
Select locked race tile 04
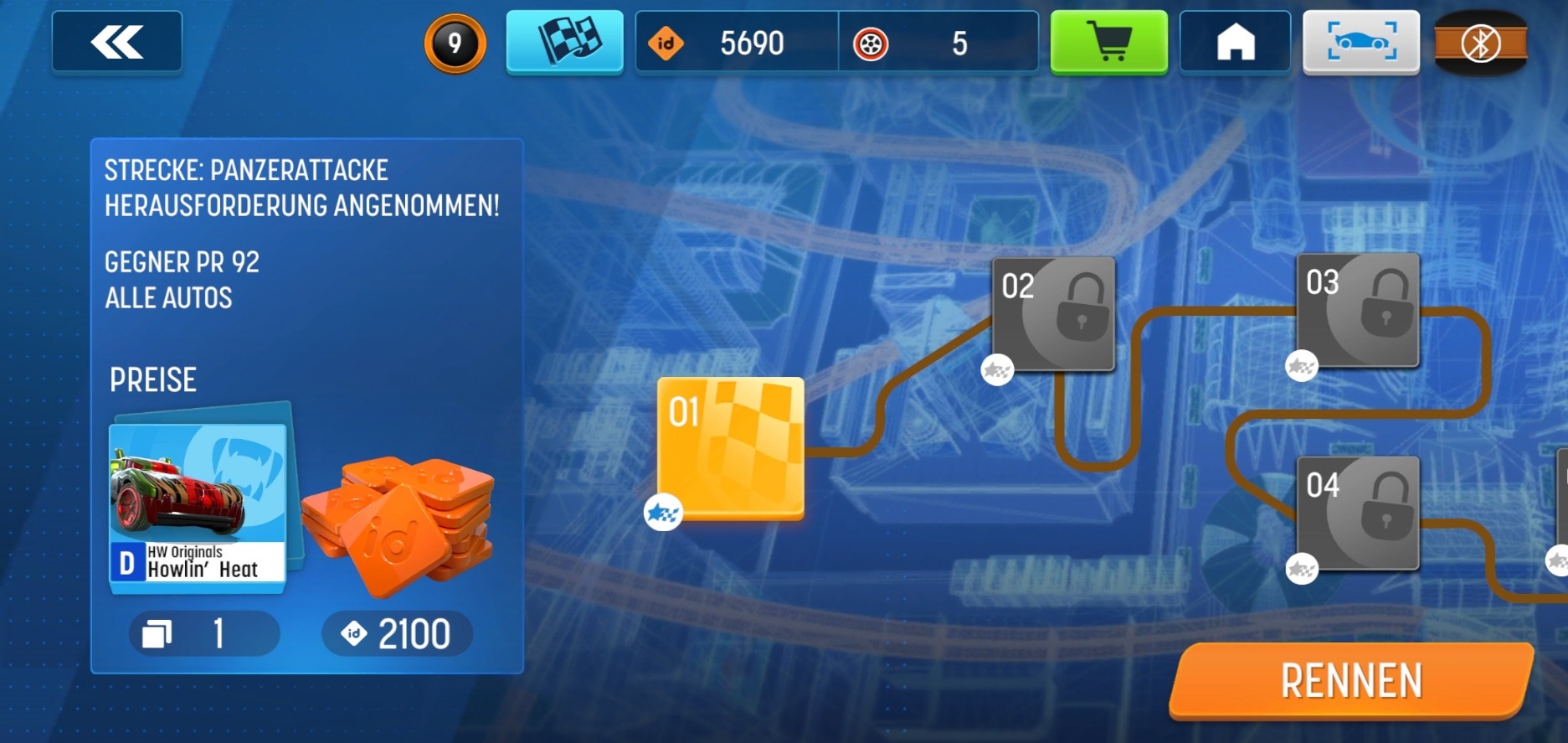(1358, 513)
